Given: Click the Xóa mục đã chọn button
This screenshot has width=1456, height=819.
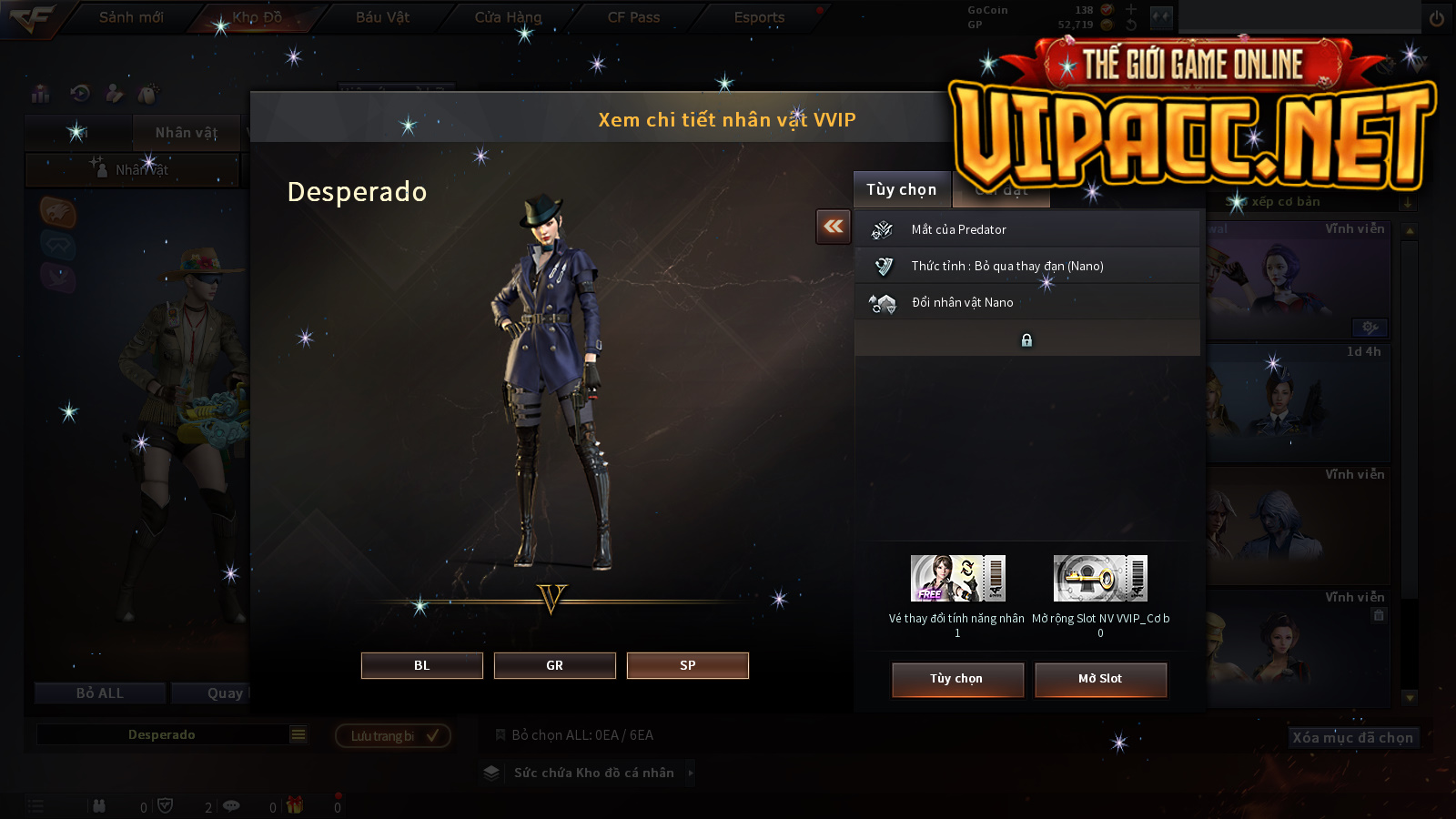Looking at the screenshot, I should pyautogui.click(x=1352, y=737).
